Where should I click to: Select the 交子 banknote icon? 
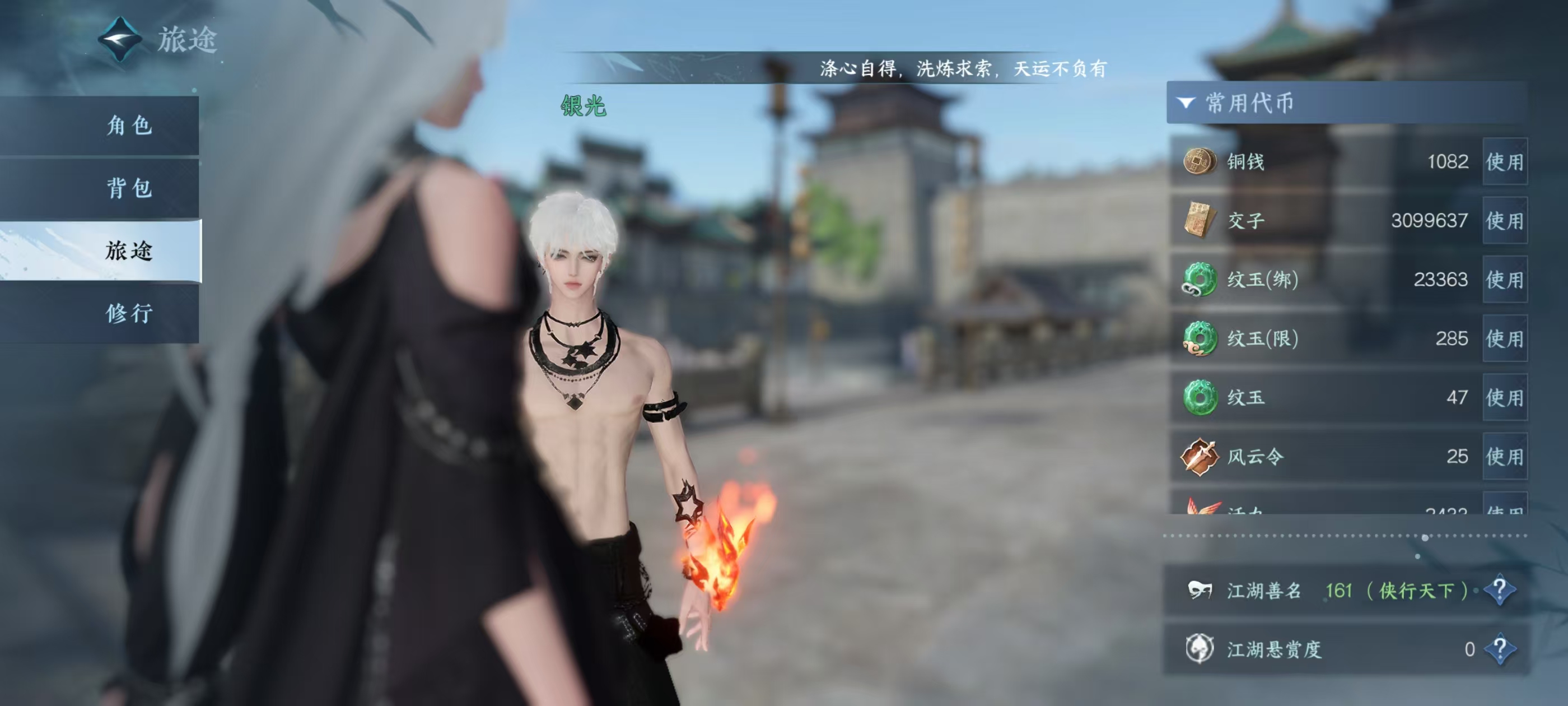(x=1199, y=220)
